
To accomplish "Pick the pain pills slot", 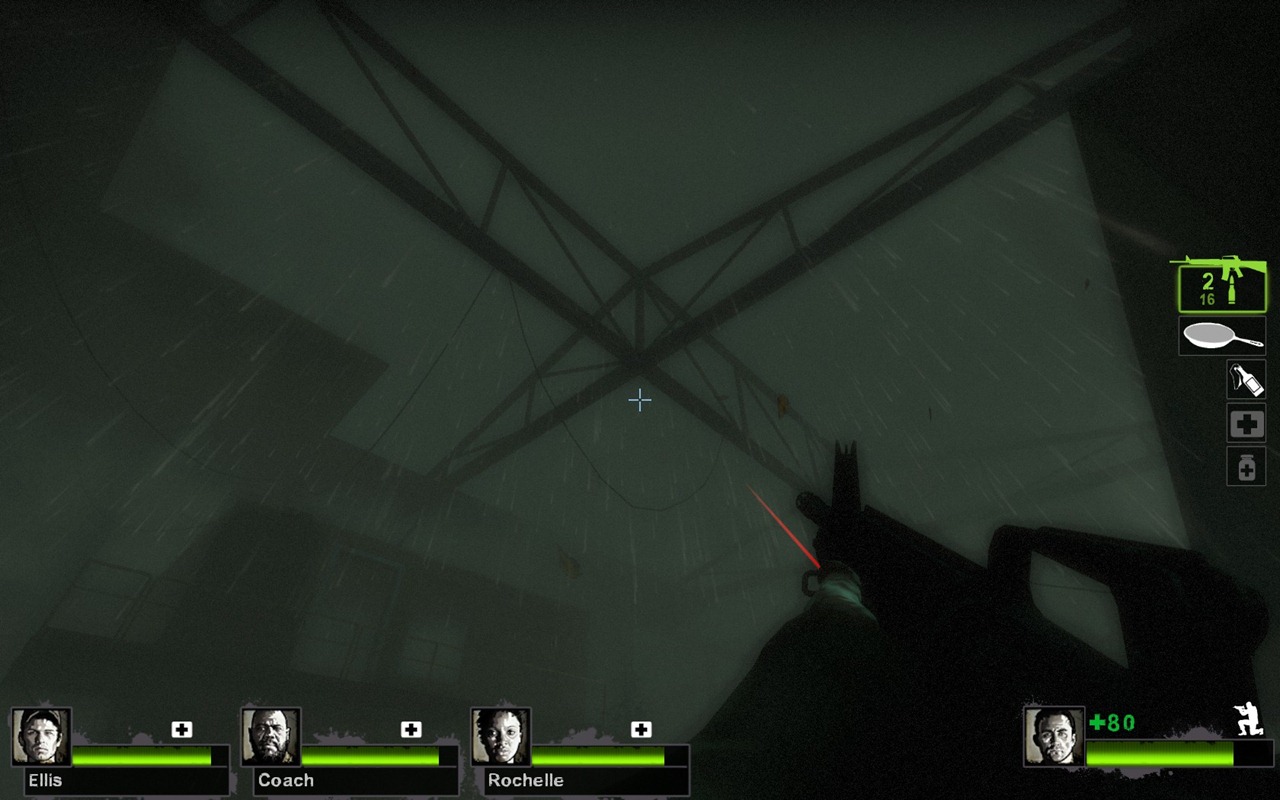I will [1246, 466].
